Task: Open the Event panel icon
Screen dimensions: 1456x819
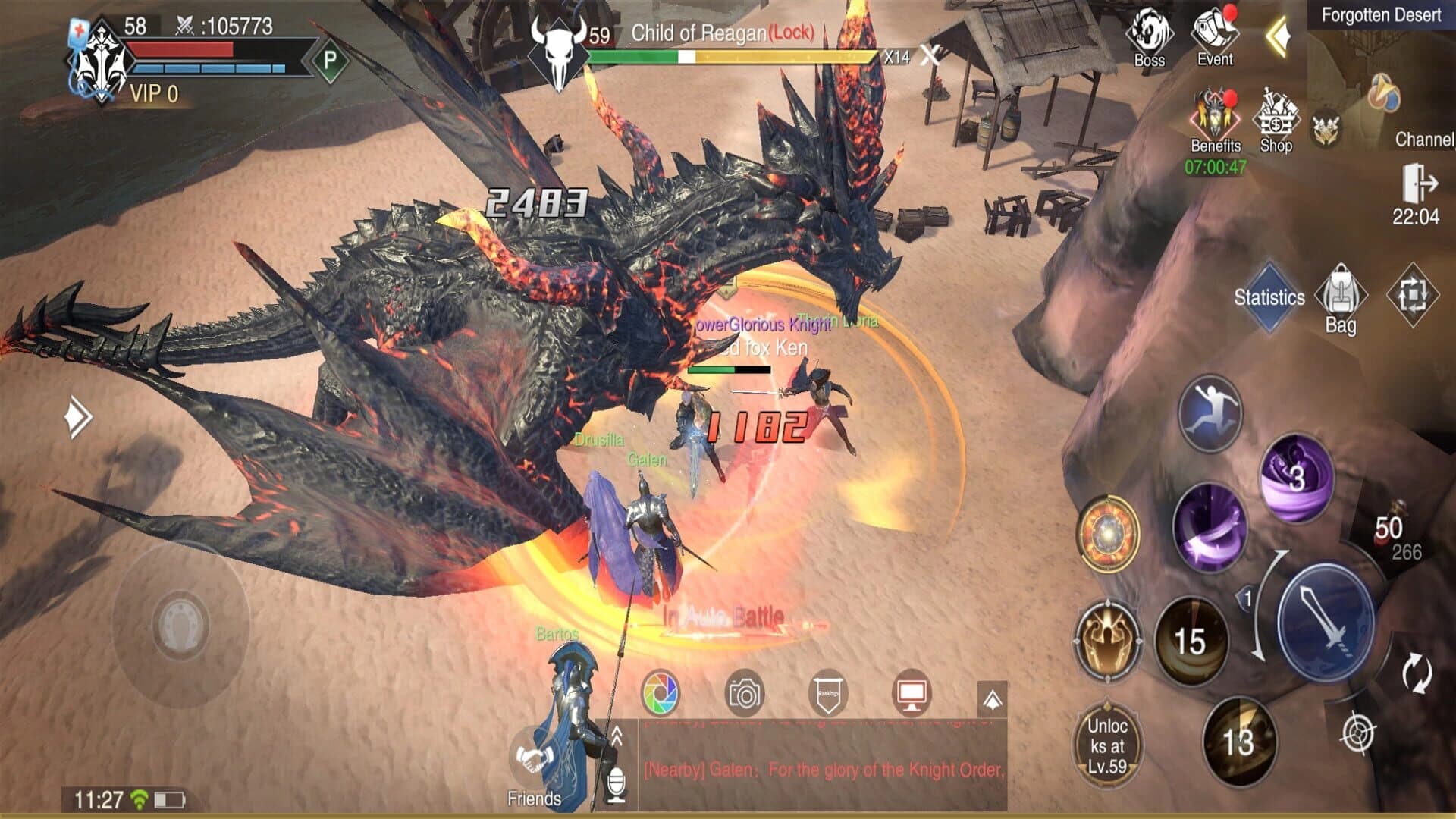Action: click(x=1214, y=34)
